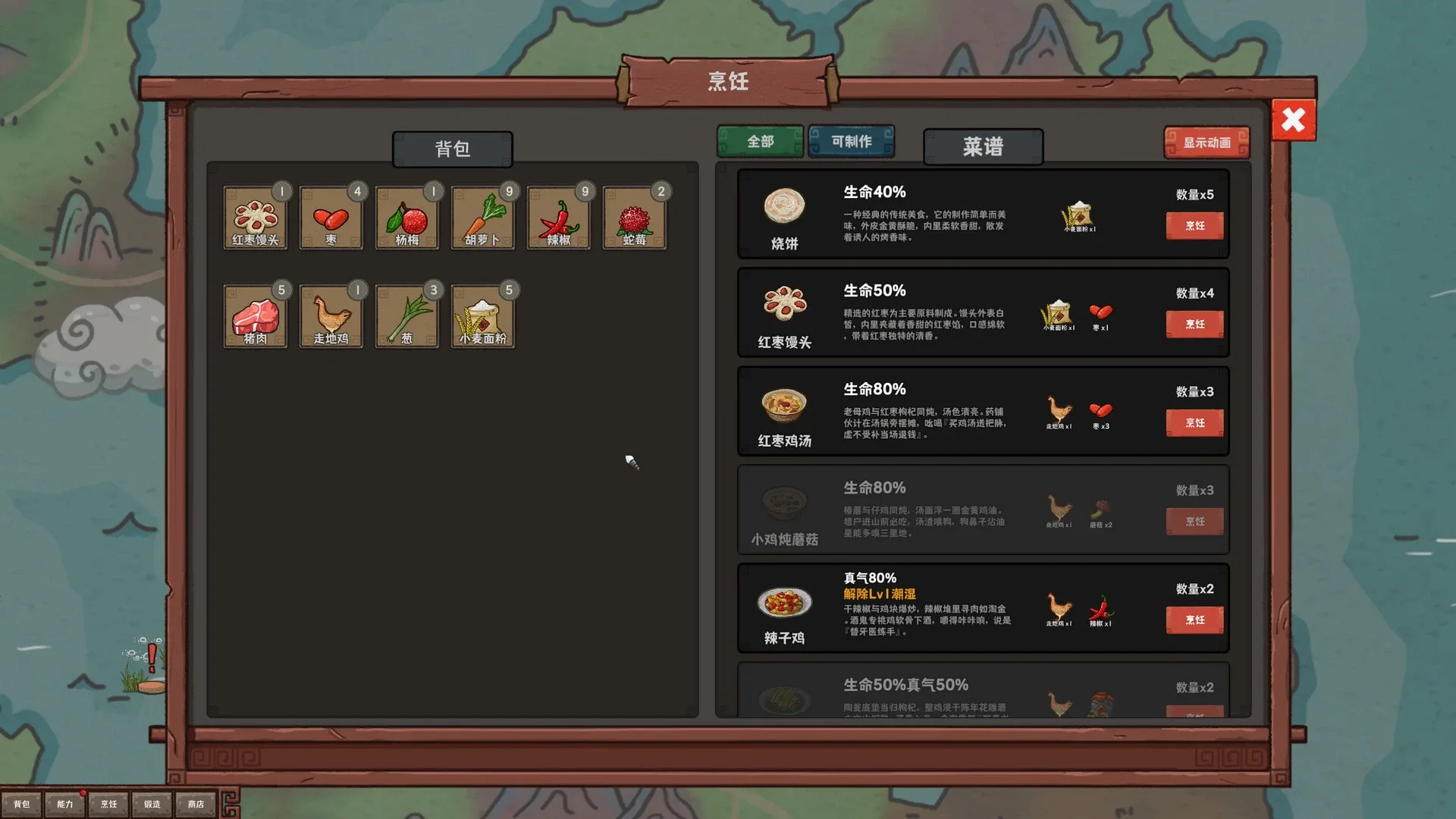Click the 胡萝卜 carrot ingredient icon
The width and height of the screenshot is (1456, 819).
point(483,218)
